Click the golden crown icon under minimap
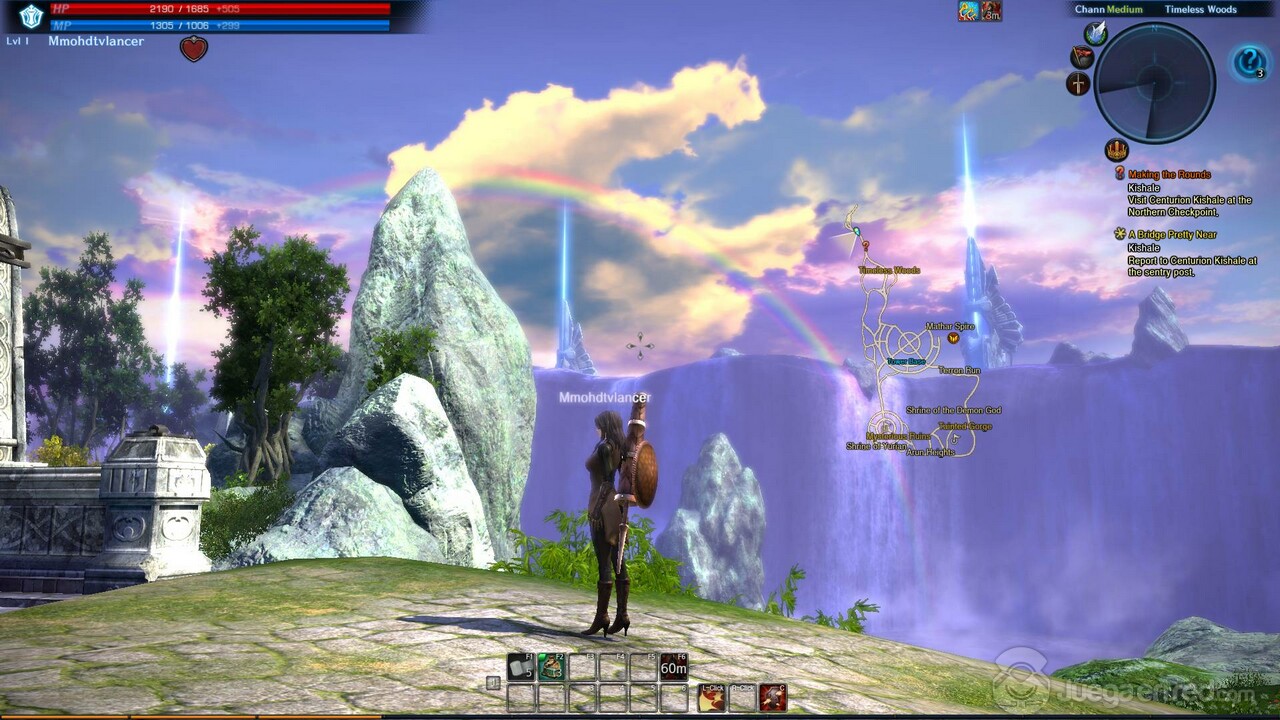Screen dimensions: 1280x720 pos(1116,151)
